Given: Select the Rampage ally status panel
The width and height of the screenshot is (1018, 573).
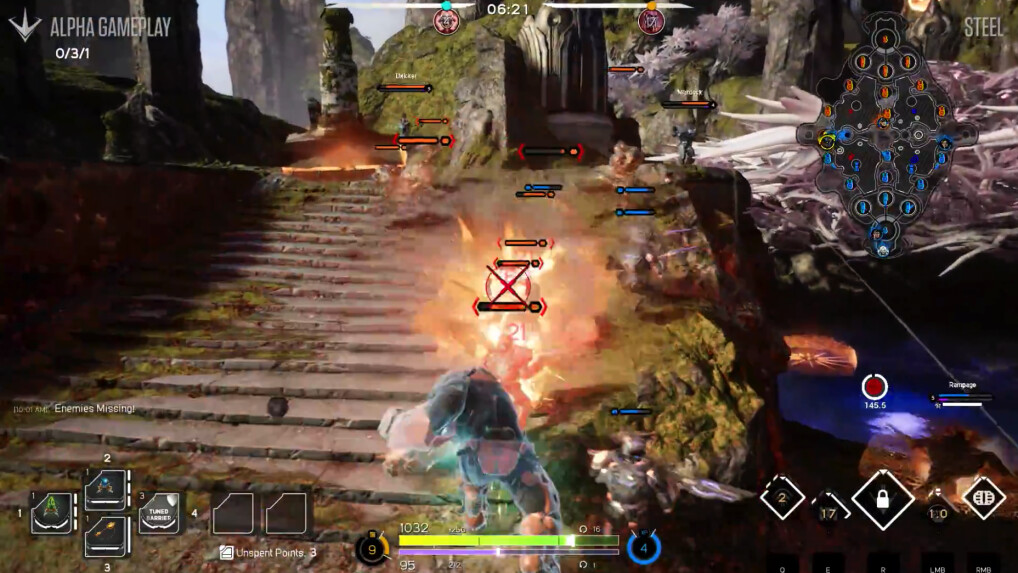Looking at the screenshot, I should (962, 396).
